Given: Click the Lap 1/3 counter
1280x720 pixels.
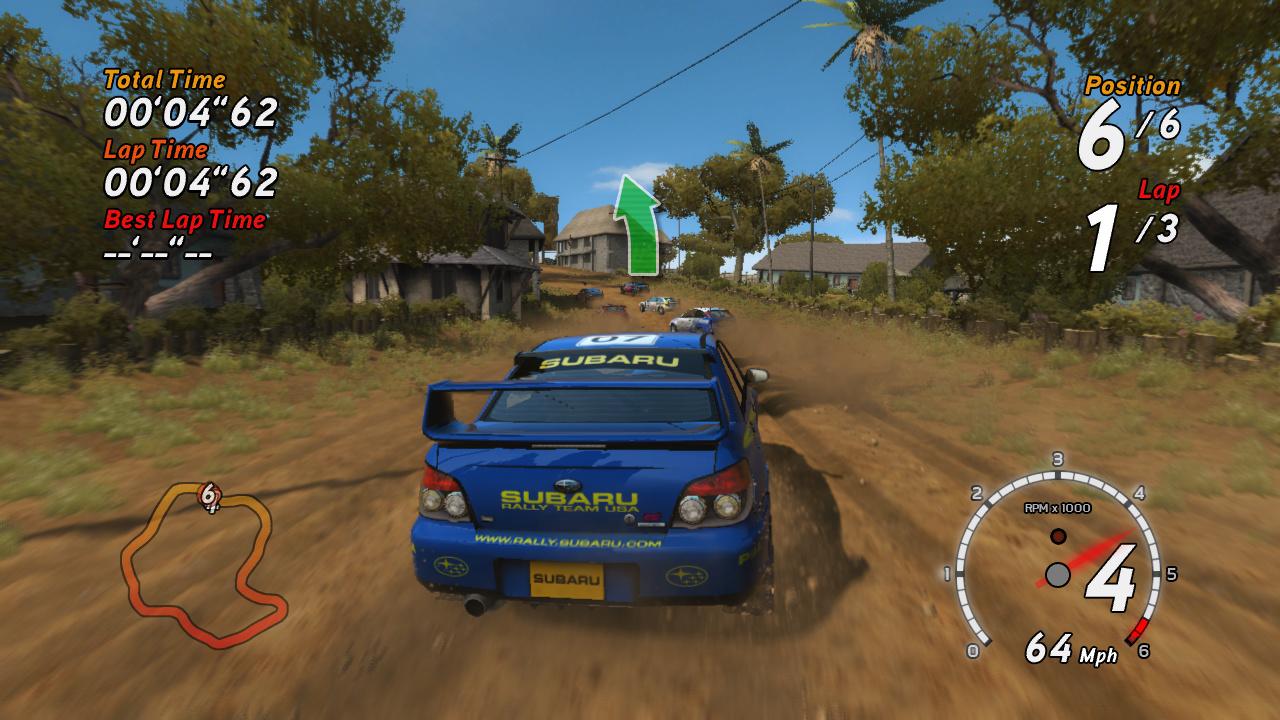Looking at the screenshot, I should [x=1129, y=230].
